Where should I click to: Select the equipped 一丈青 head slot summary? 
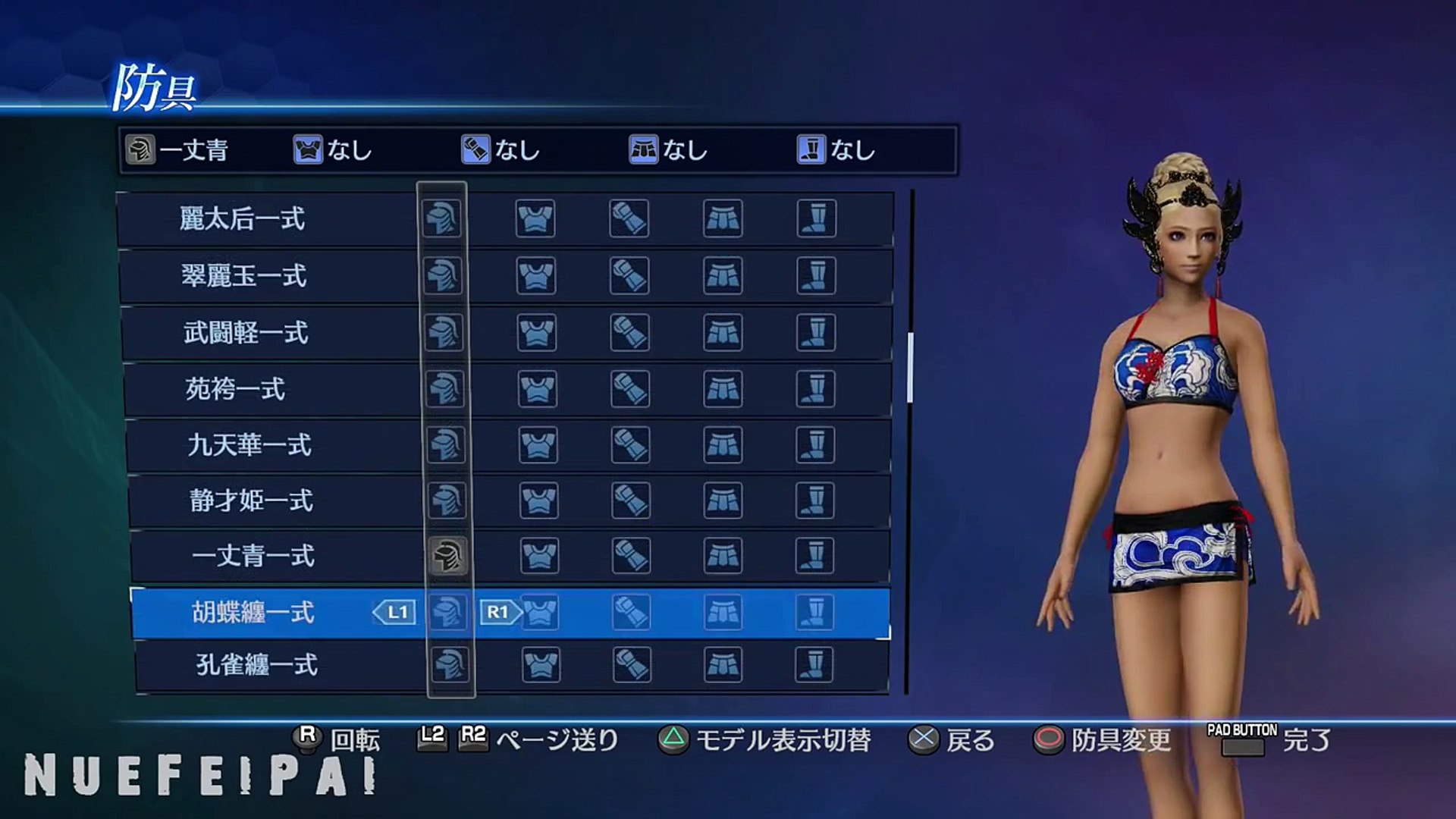(179, 150)
